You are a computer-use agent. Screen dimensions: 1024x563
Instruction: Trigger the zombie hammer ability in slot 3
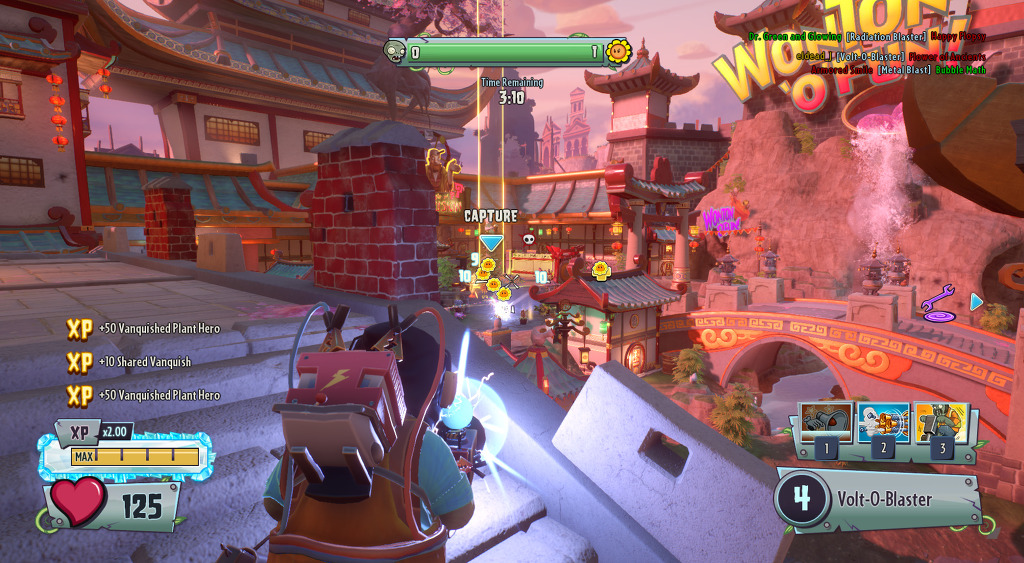(940, 423)
